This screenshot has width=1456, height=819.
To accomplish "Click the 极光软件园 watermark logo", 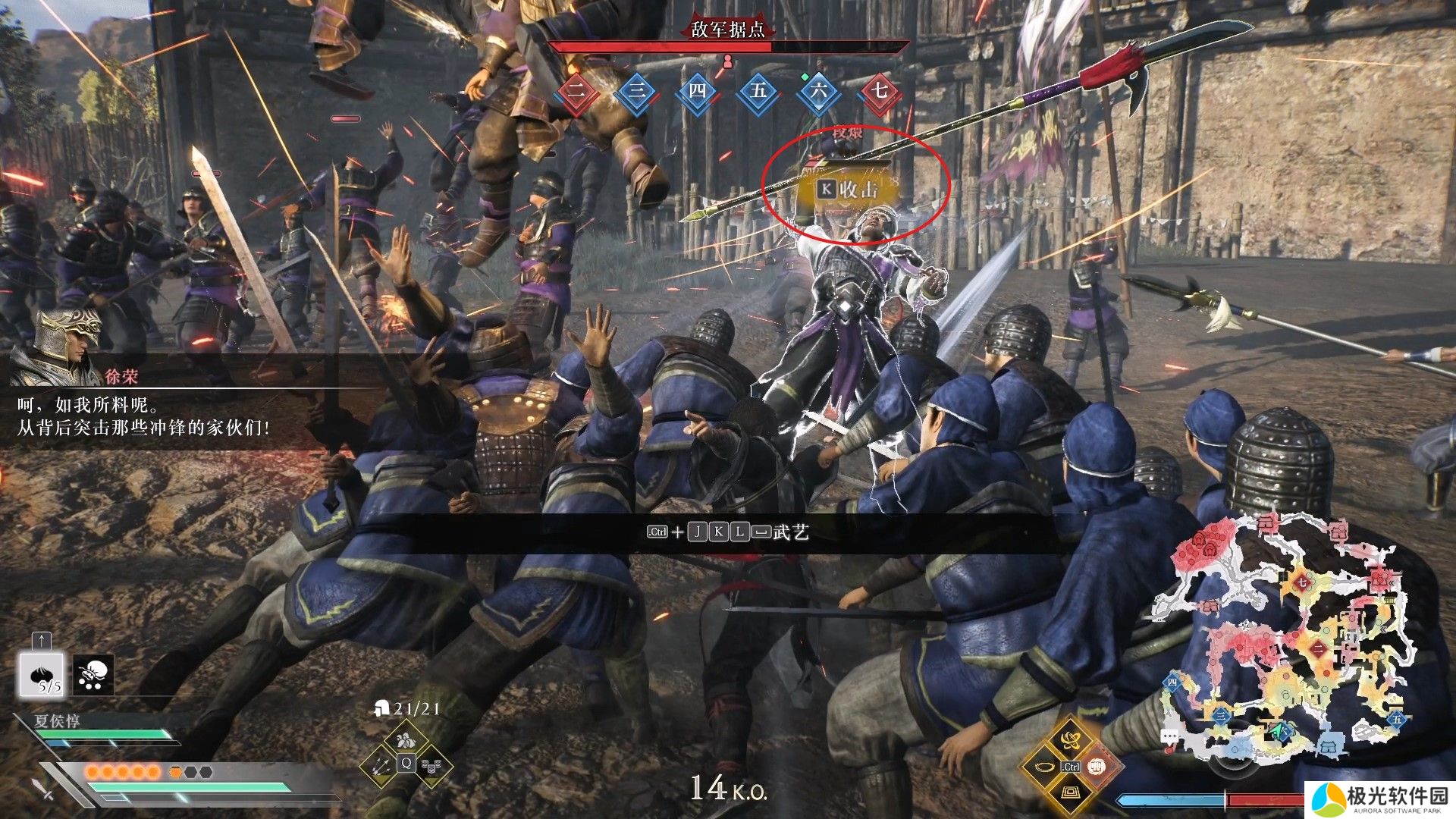I will click(x=1380, y=799).
